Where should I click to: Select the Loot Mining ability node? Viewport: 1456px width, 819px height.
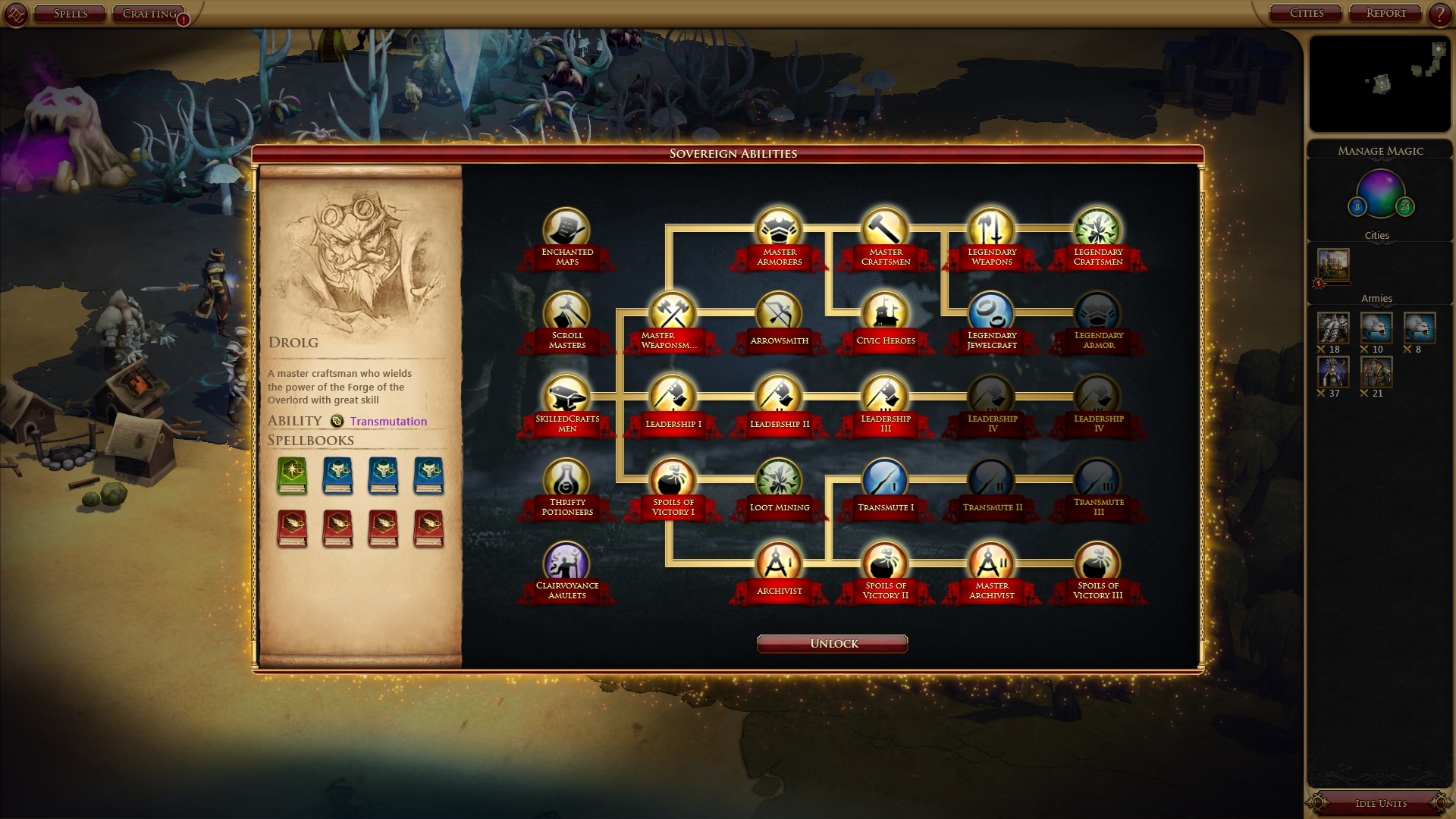[x=779, y=479]
